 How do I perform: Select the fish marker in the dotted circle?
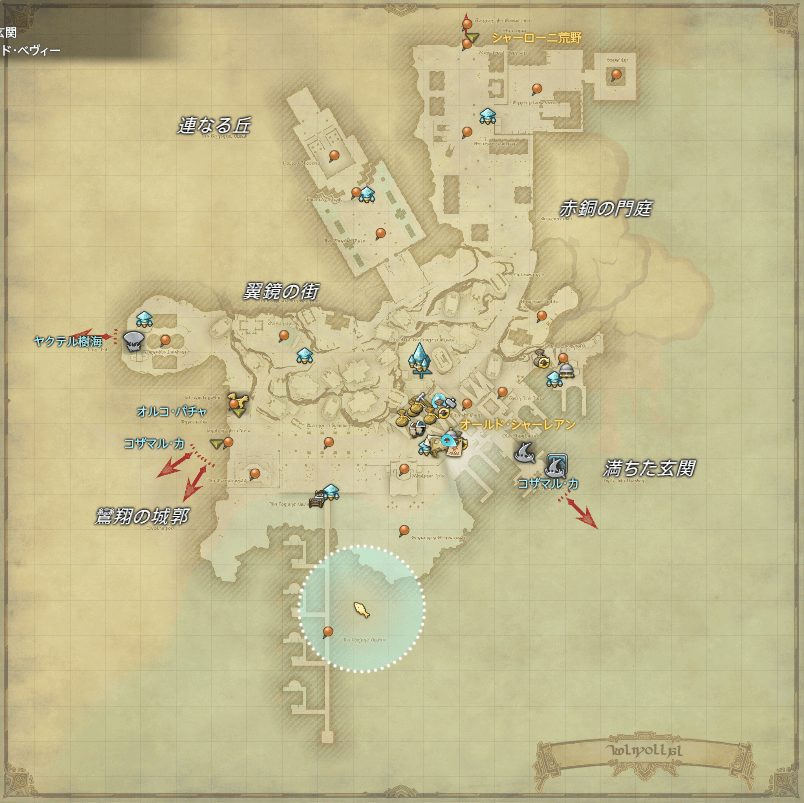click(x=362, y=607)
